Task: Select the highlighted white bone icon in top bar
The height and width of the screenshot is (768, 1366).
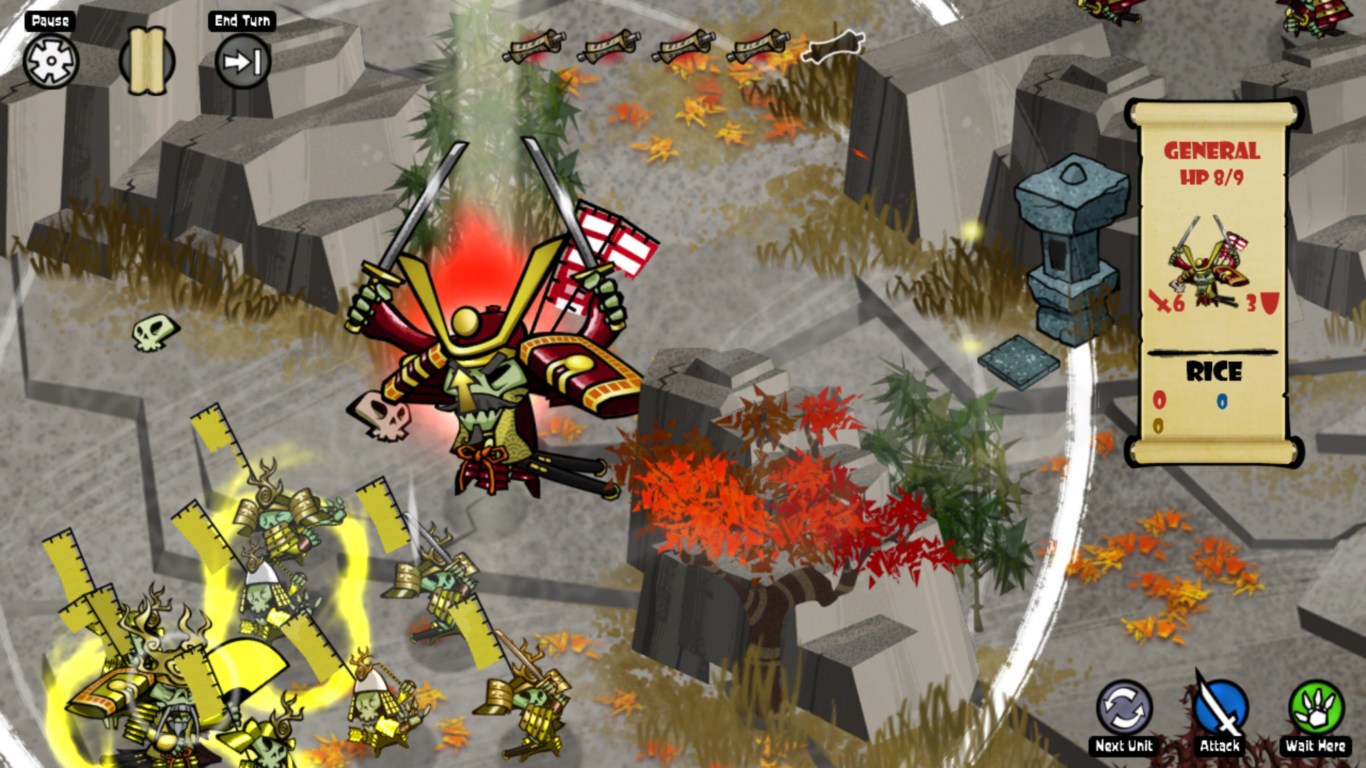Action: [x=835, y=45]
